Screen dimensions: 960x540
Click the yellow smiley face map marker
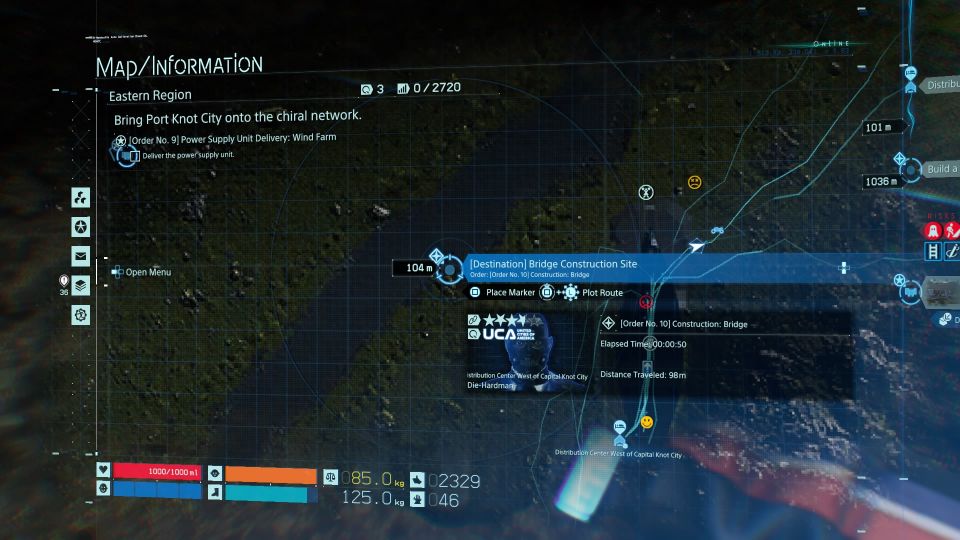pos(647,423)
